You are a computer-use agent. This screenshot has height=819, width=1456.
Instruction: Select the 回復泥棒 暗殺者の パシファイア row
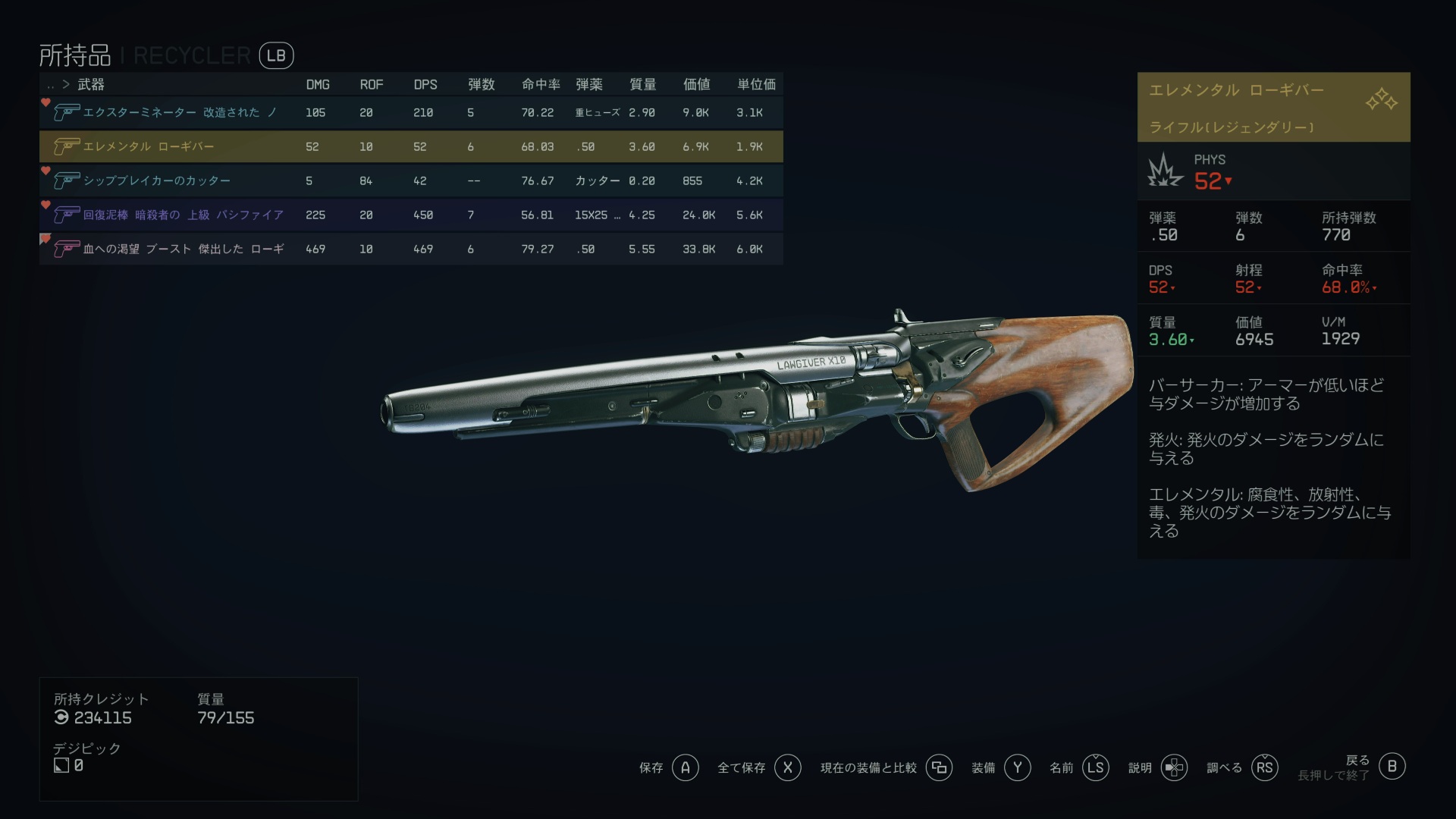click(409, 215)
